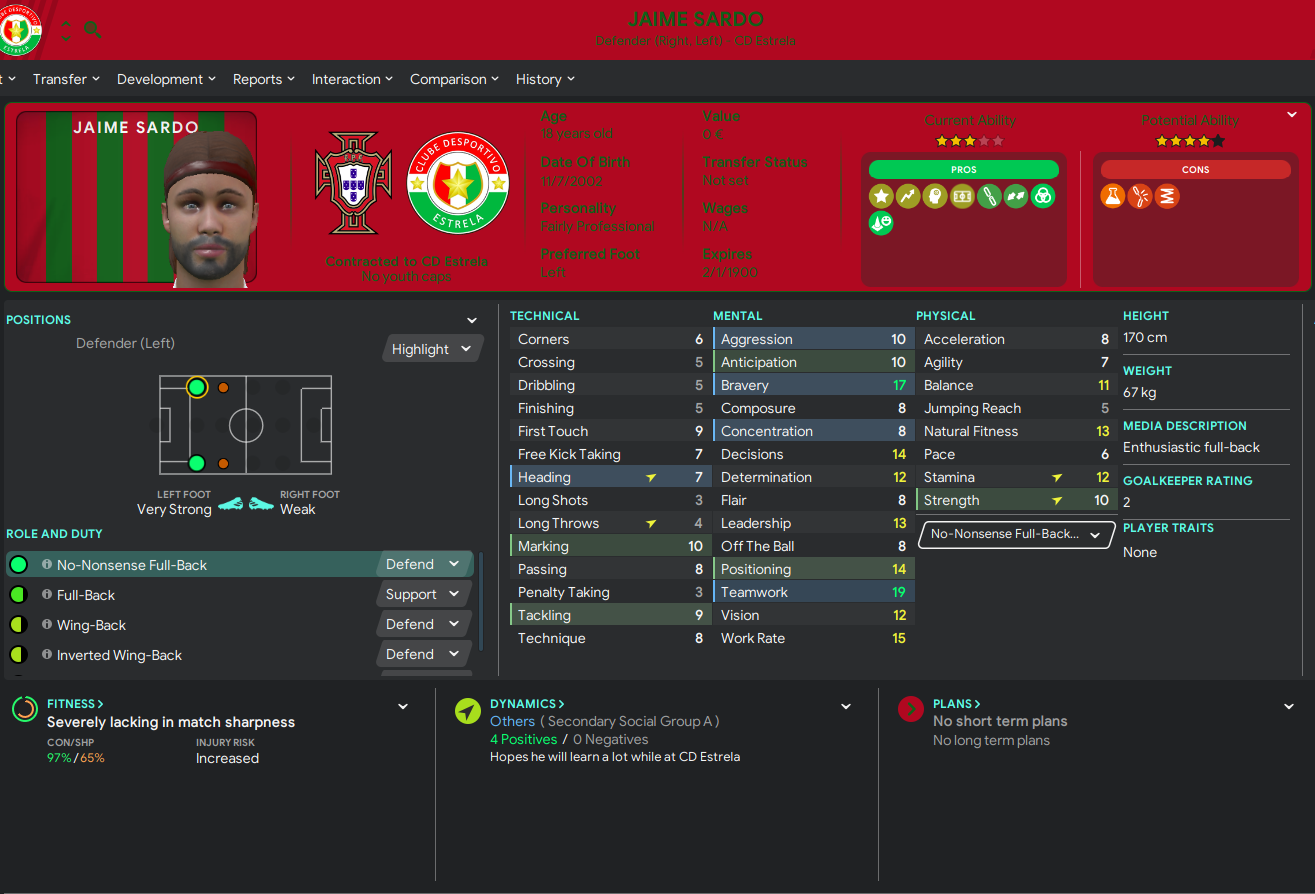Click the magnifying glass search icon
Viewport: 1315px width, 894px height.
pos(93,30)
